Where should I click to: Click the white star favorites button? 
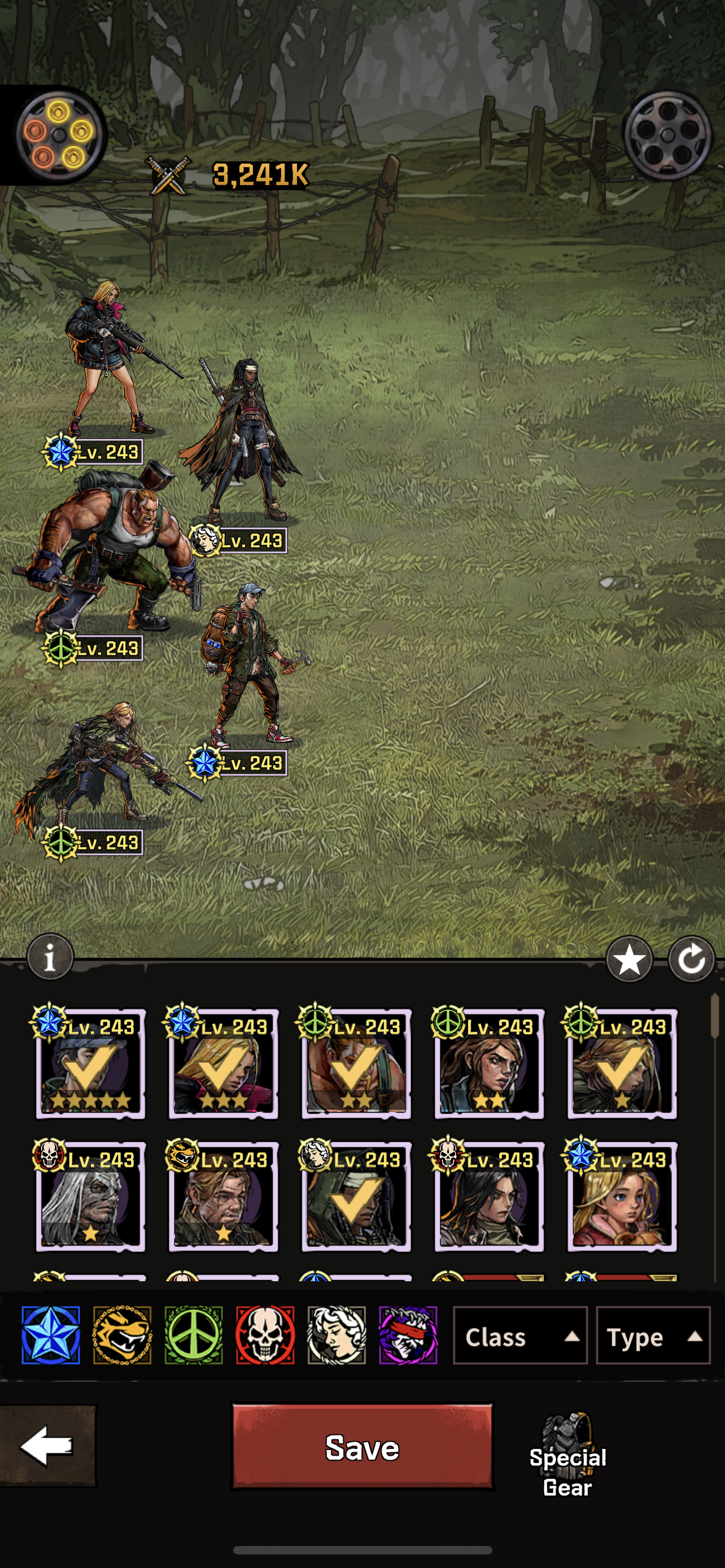tap(630, 960)
